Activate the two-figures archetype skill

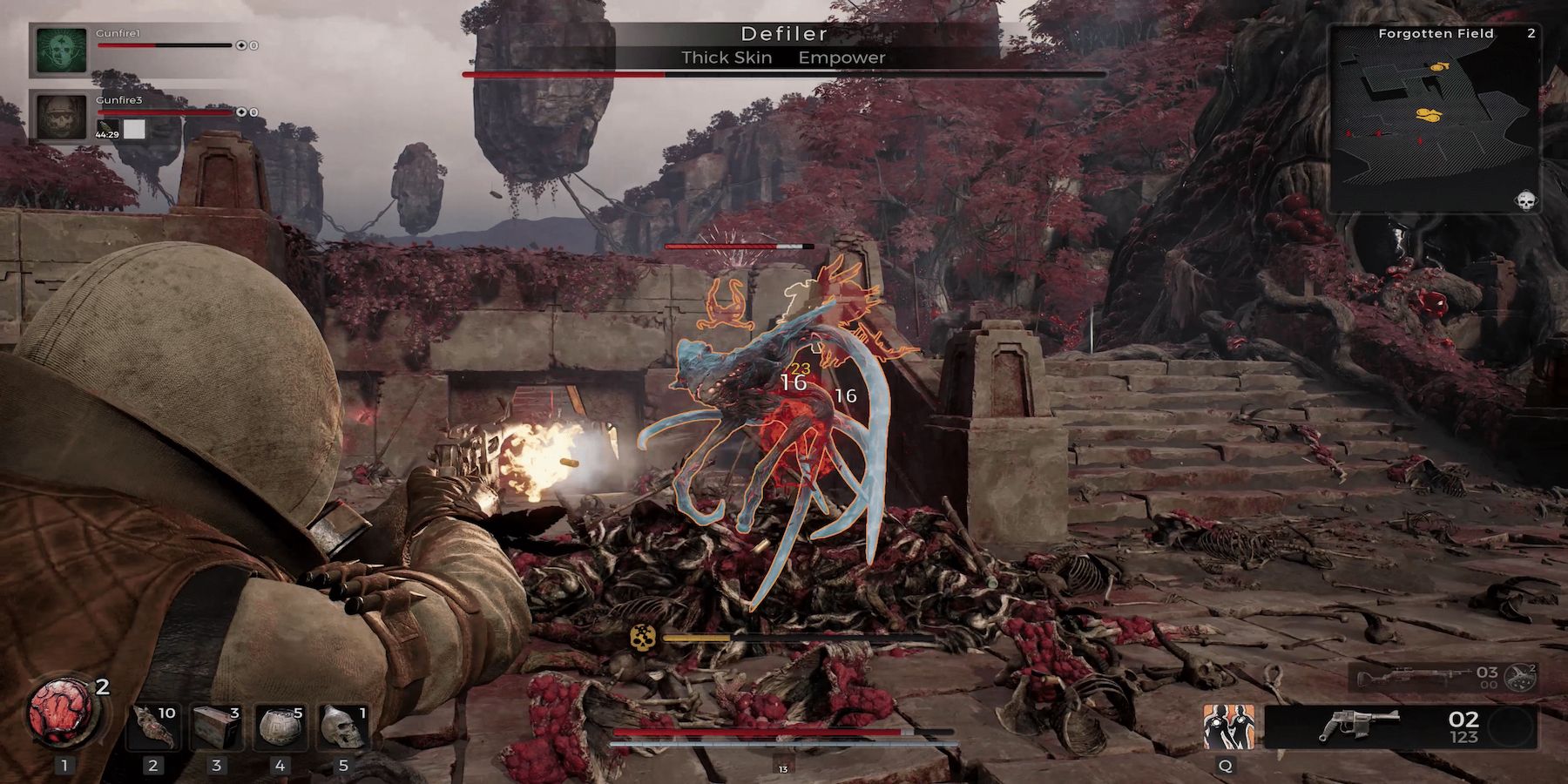coord(1228,727)
